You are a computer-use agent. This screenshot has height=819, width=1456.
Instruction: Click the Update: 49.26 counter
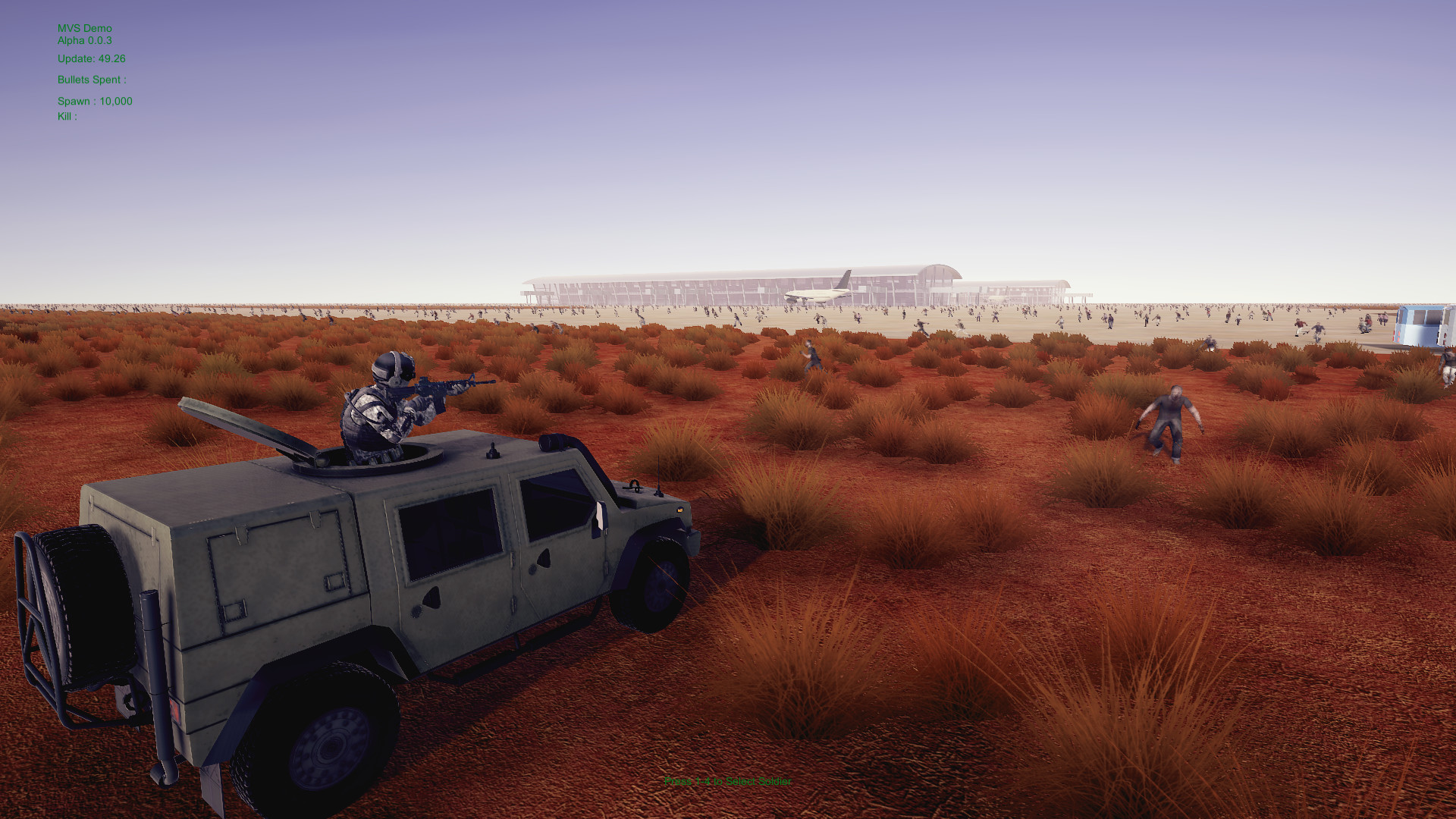[x=92, y=58]
